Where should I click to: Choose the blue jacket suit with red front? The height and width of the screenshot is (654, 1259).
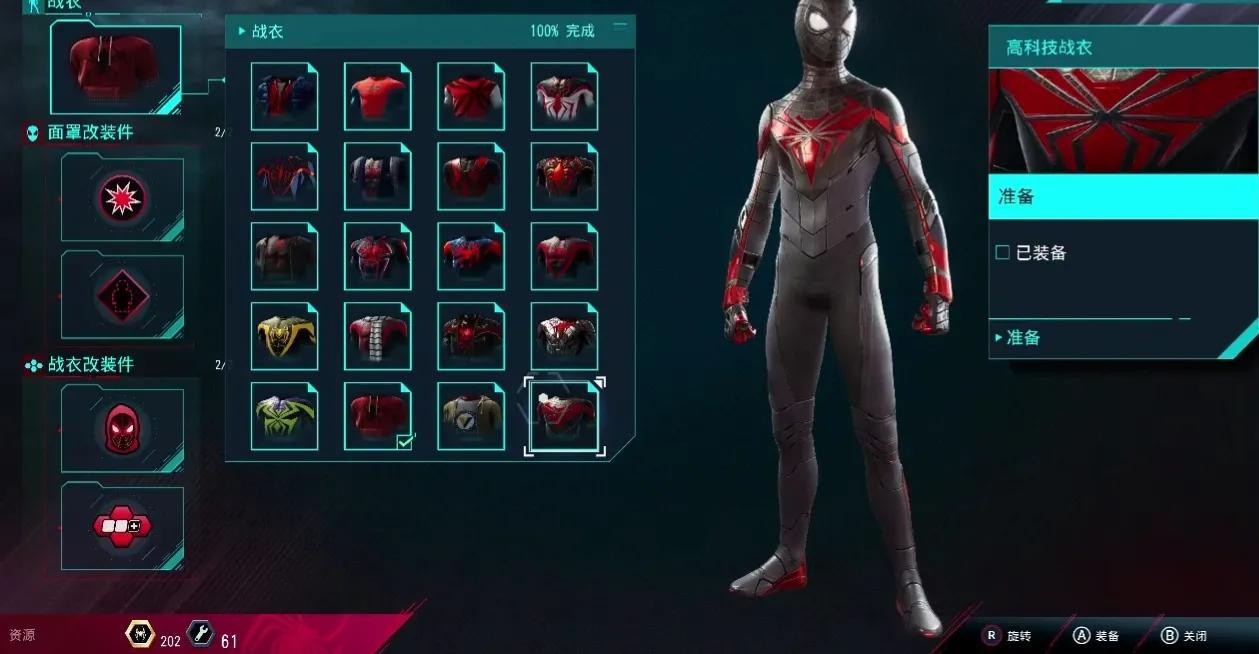284,97
